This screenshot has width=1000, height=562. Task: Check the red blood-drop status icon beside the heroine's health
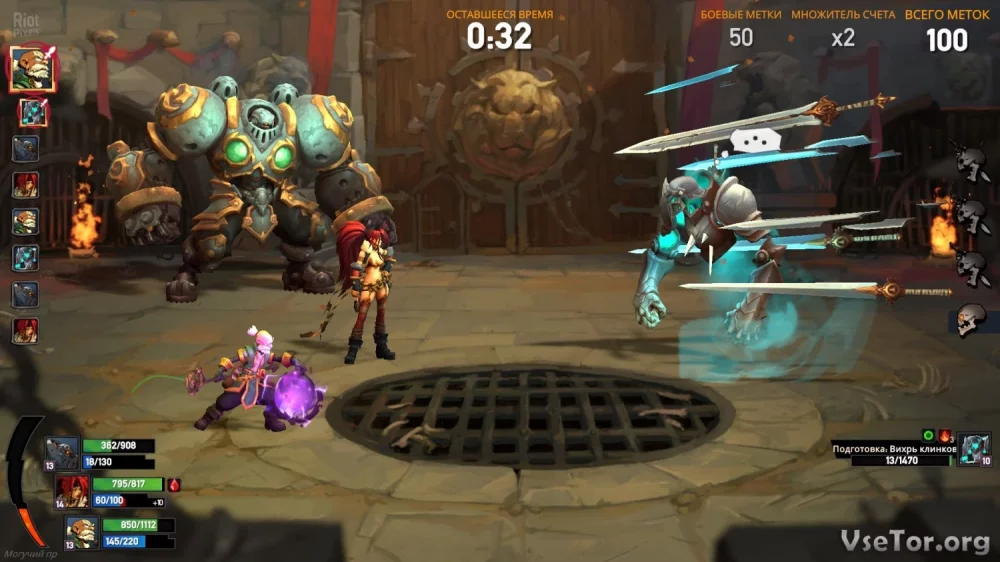point(175,485)
